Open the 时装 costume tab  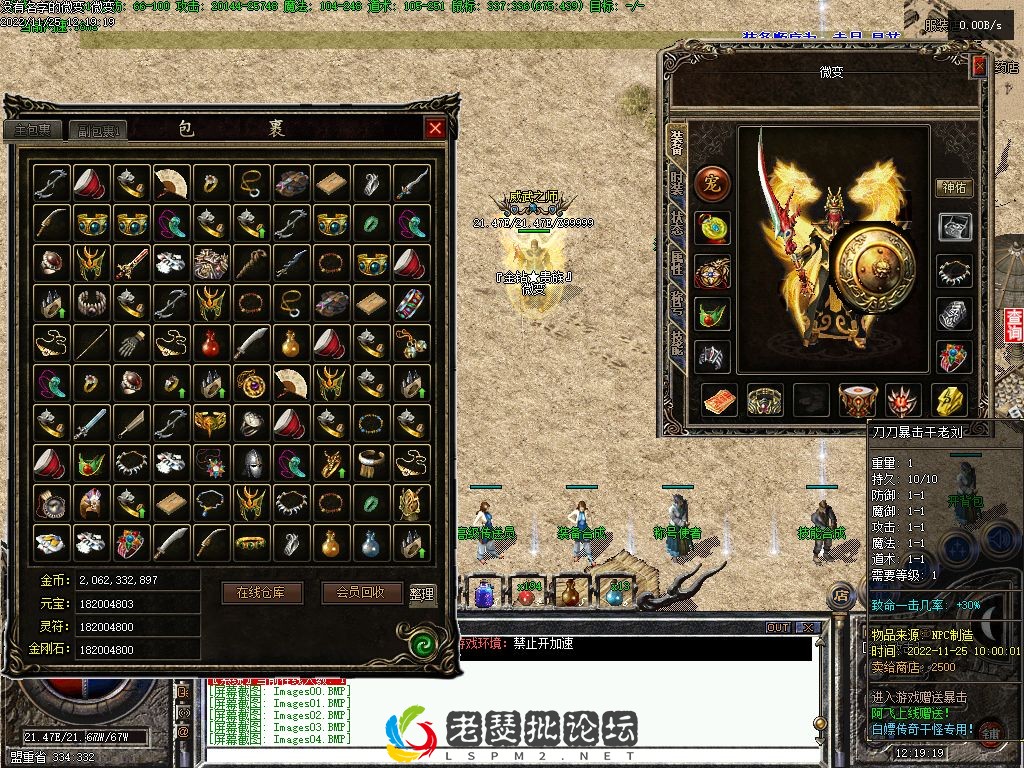click(x=677, y=182)
